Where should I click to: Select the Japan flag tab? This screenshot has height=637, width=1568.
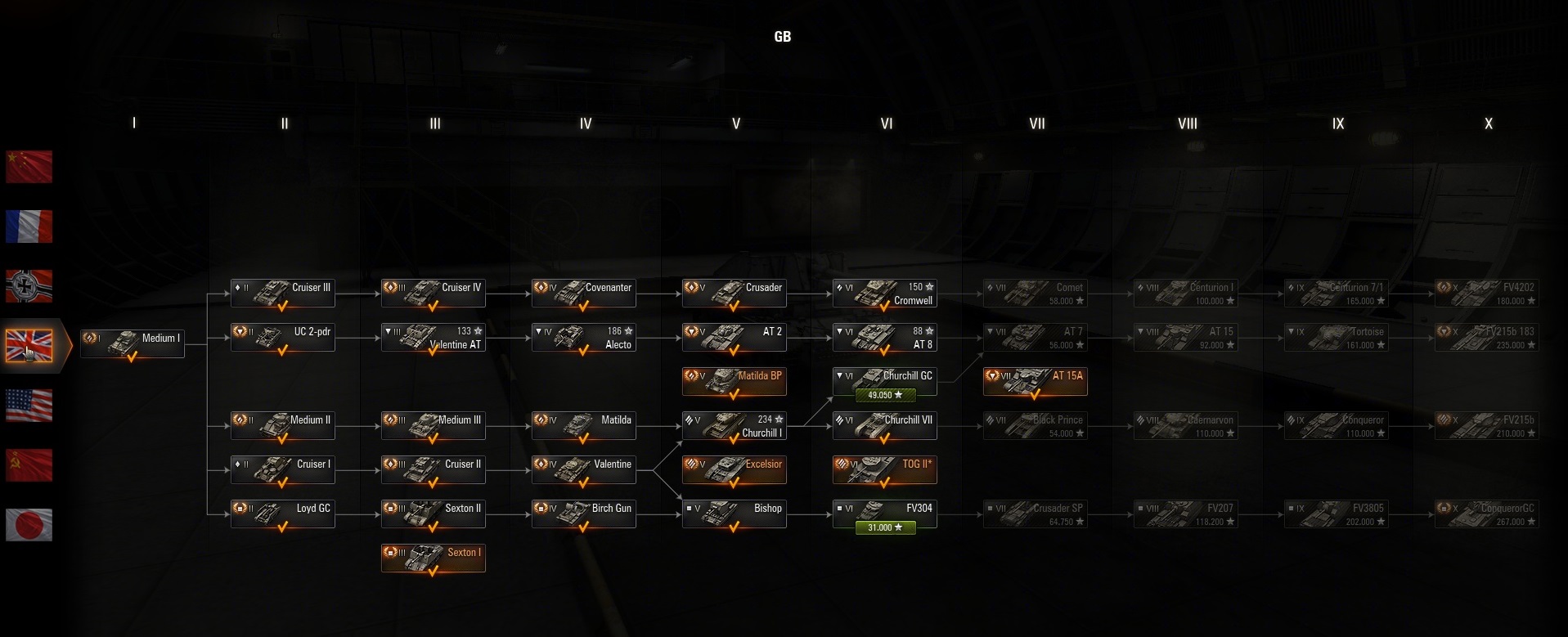coord(29,525)
